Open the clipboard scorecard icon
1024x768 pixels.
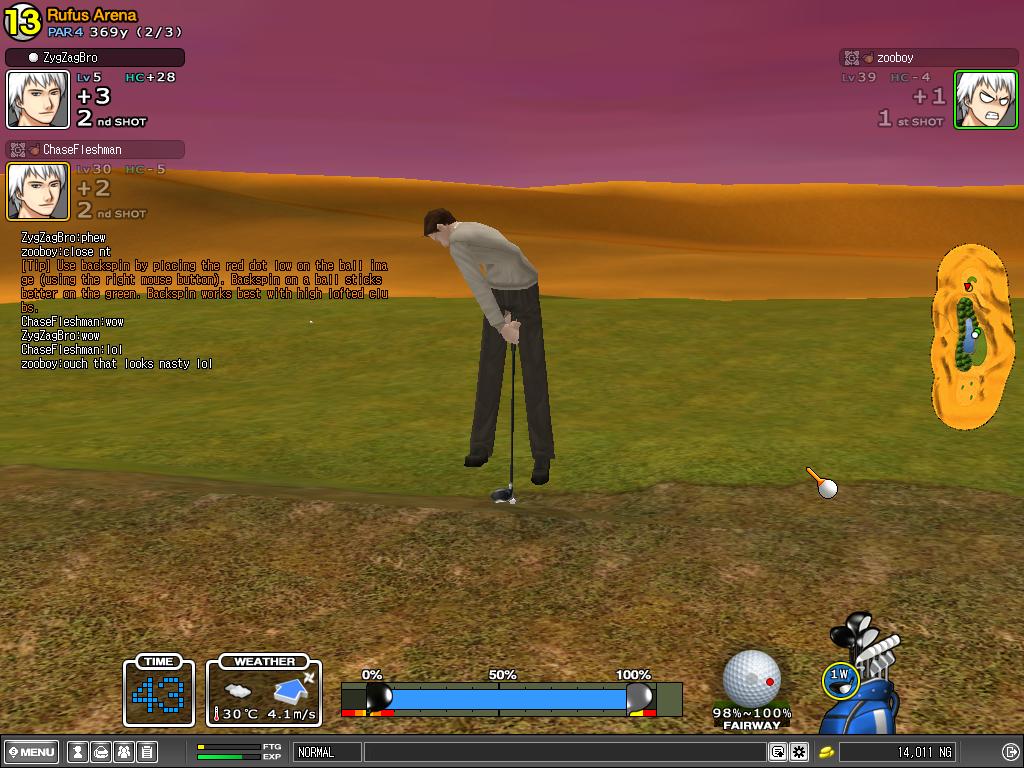146,752
